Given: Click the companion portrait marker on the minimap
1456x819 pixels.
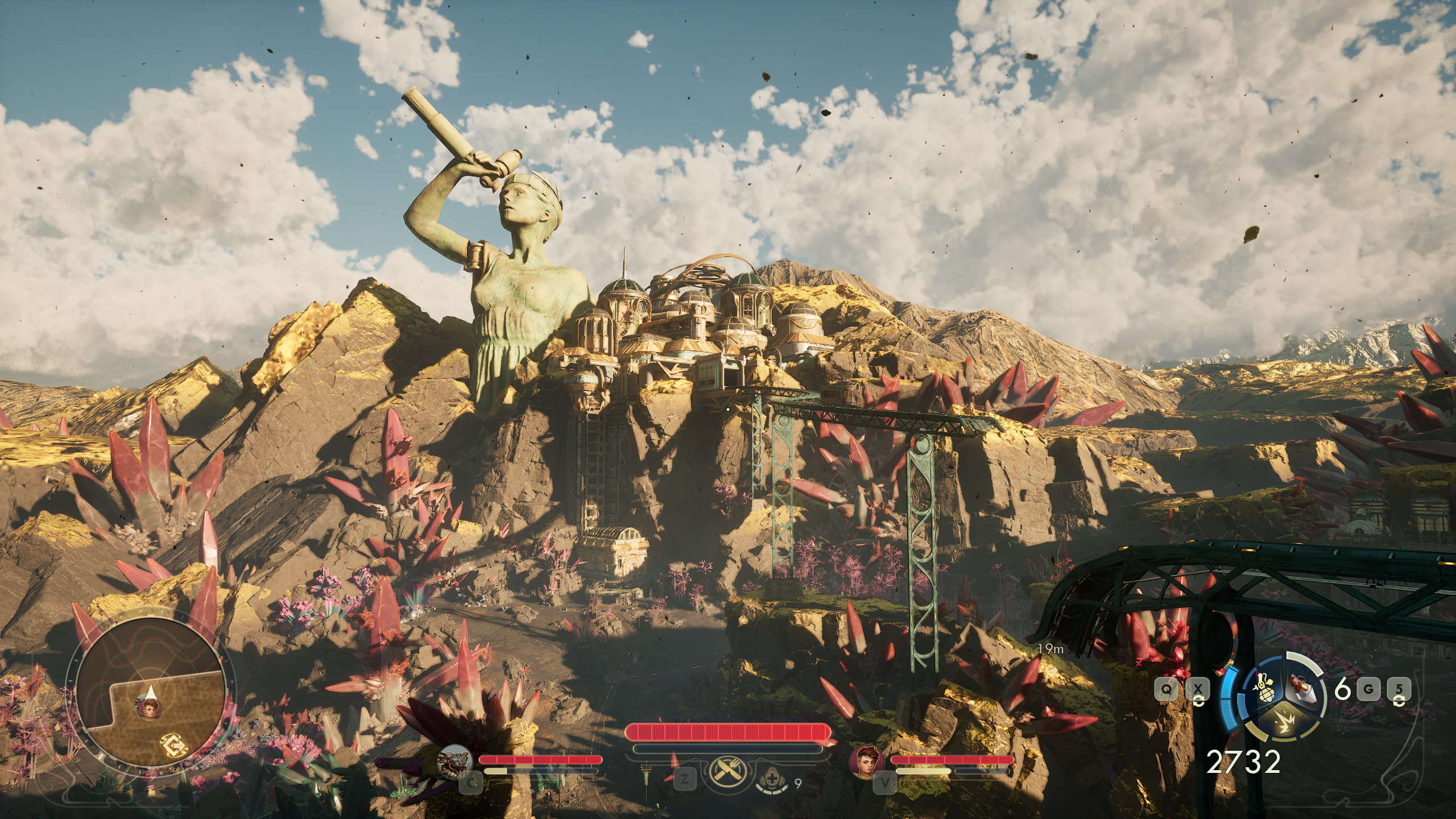Looking at the screenshot, I should (149, 708).
